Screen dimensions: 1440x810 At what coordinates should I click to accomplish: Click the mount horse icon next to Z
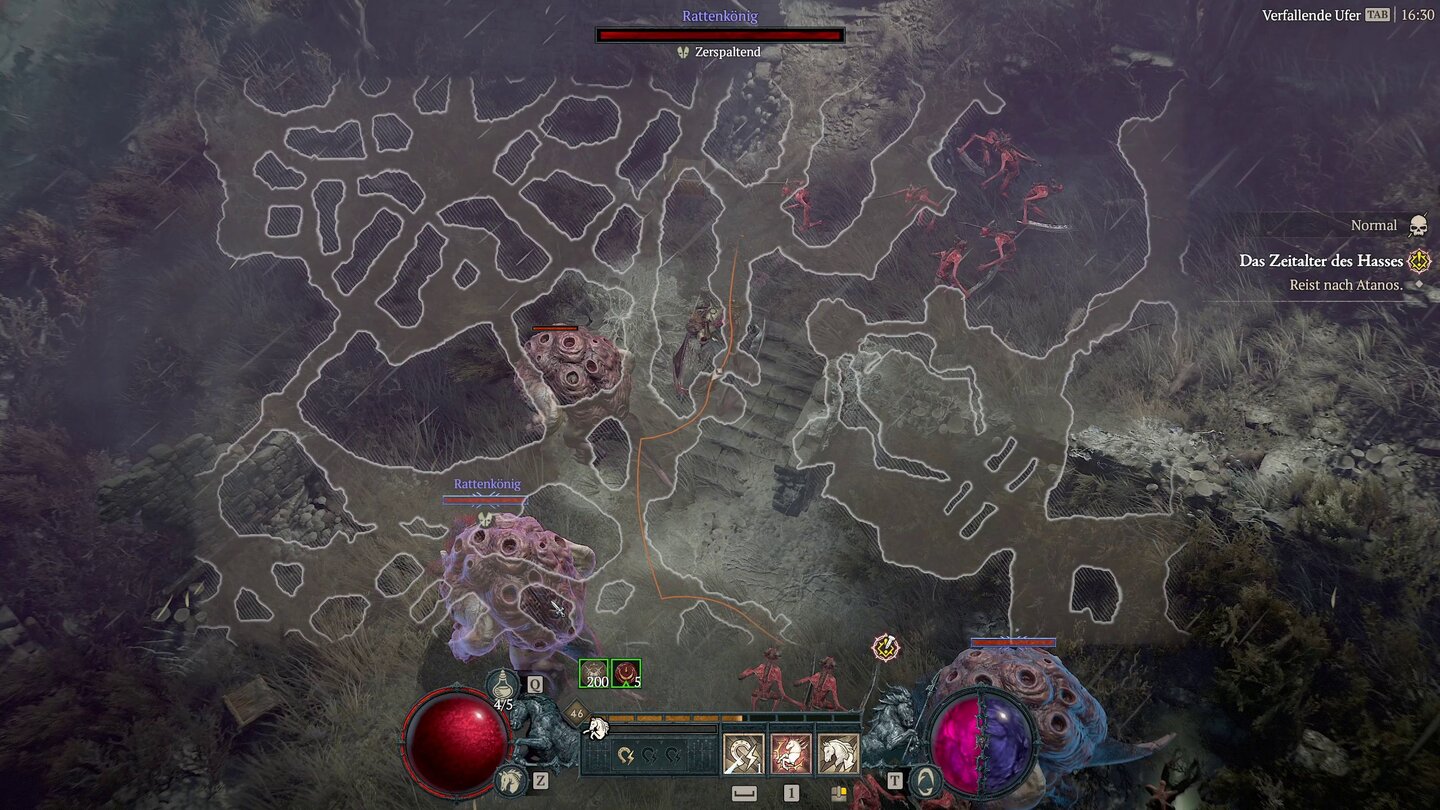tap(510, 780)
